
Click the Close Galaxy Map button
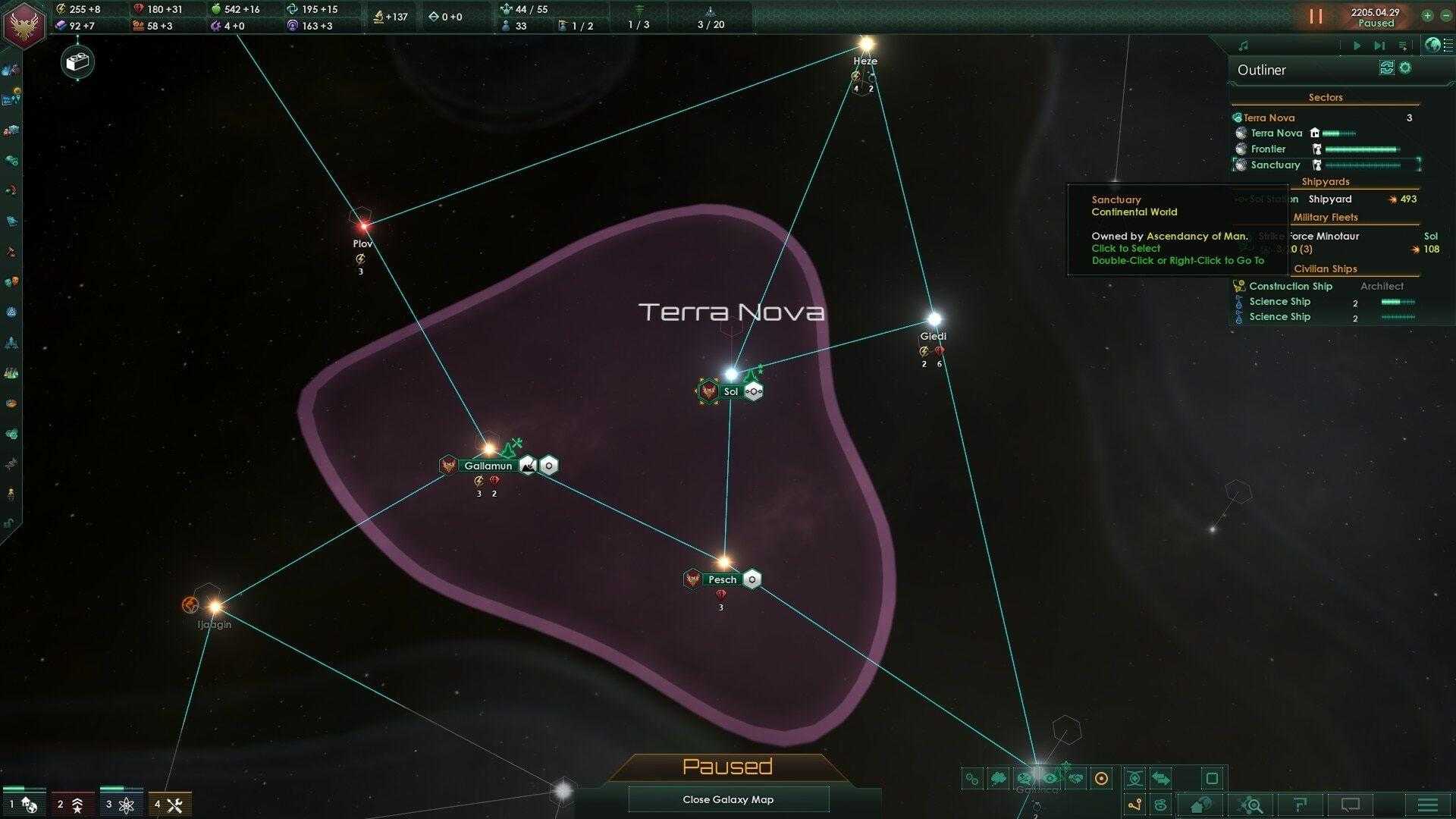728,799
